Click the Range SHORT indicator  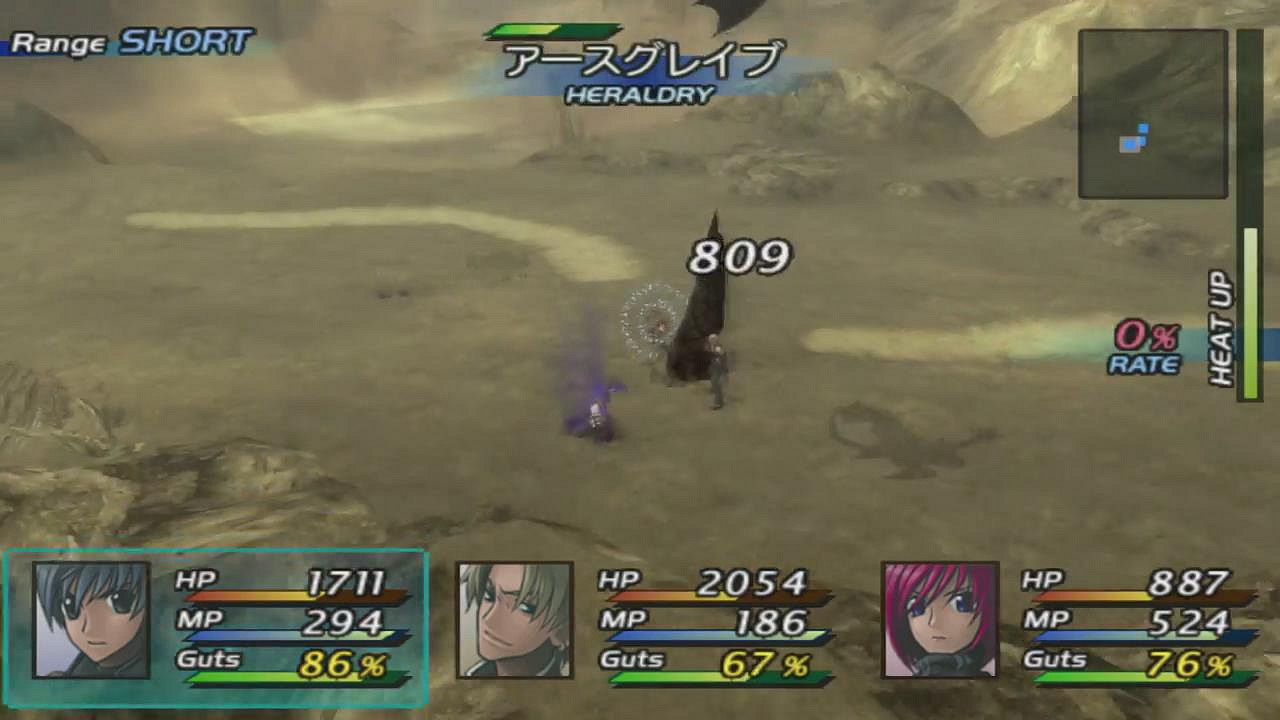tap(125, 42)
